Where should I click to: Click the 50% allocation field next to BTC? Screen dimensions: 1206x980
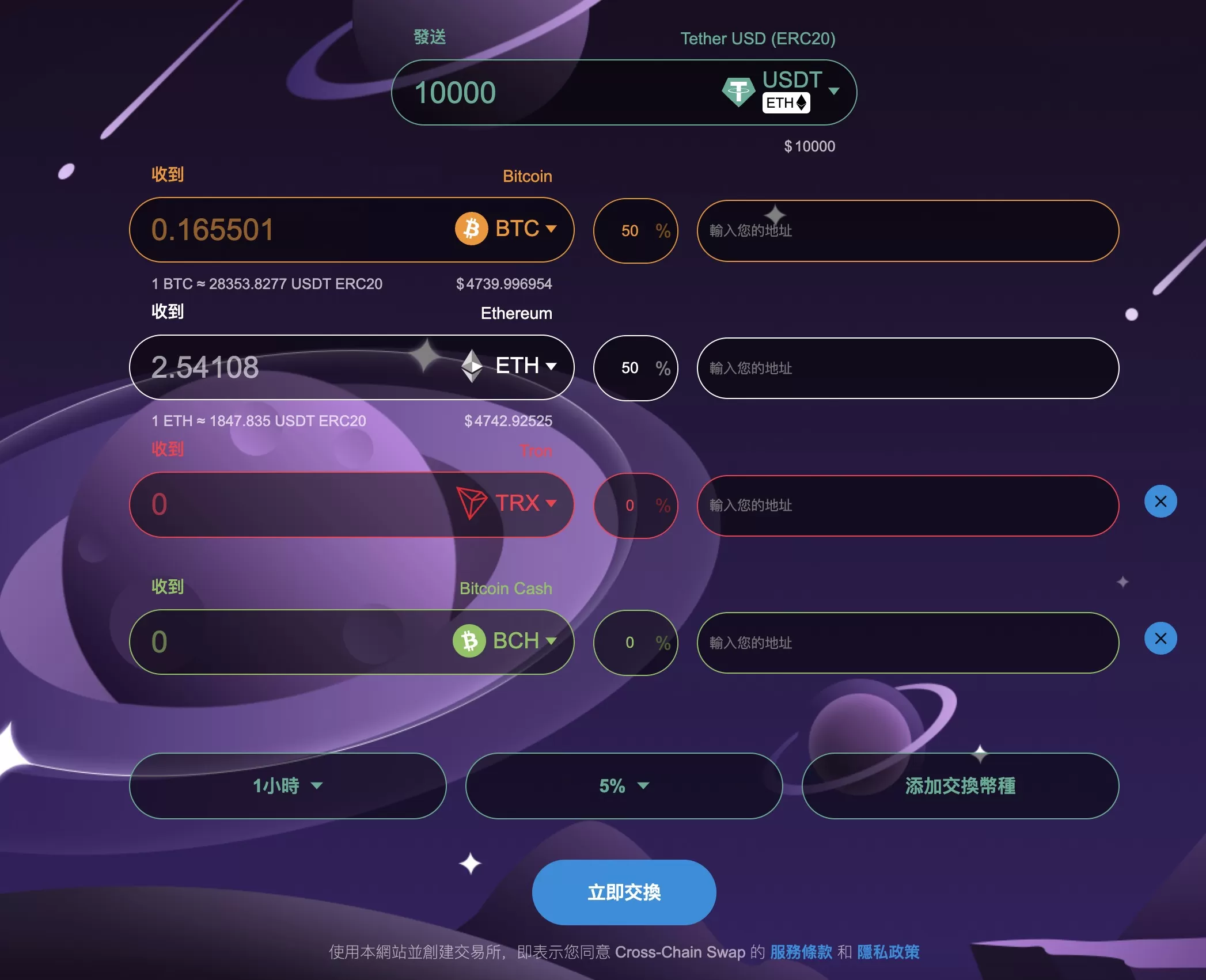(x=635, y=231)
